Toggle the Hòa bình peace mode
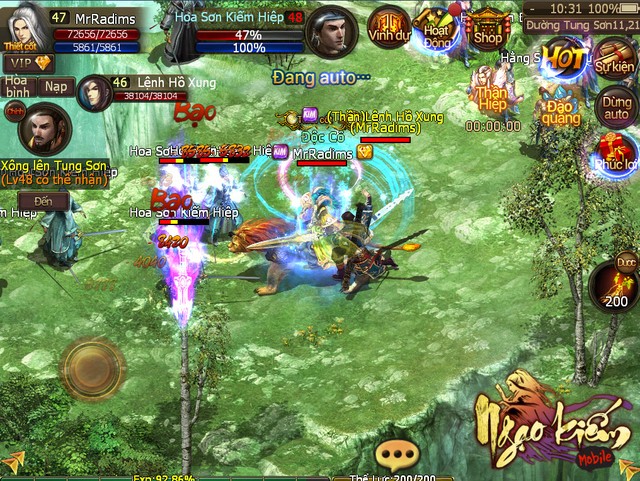640x481 pixels. pyautogui.click(x=17, y=85)
